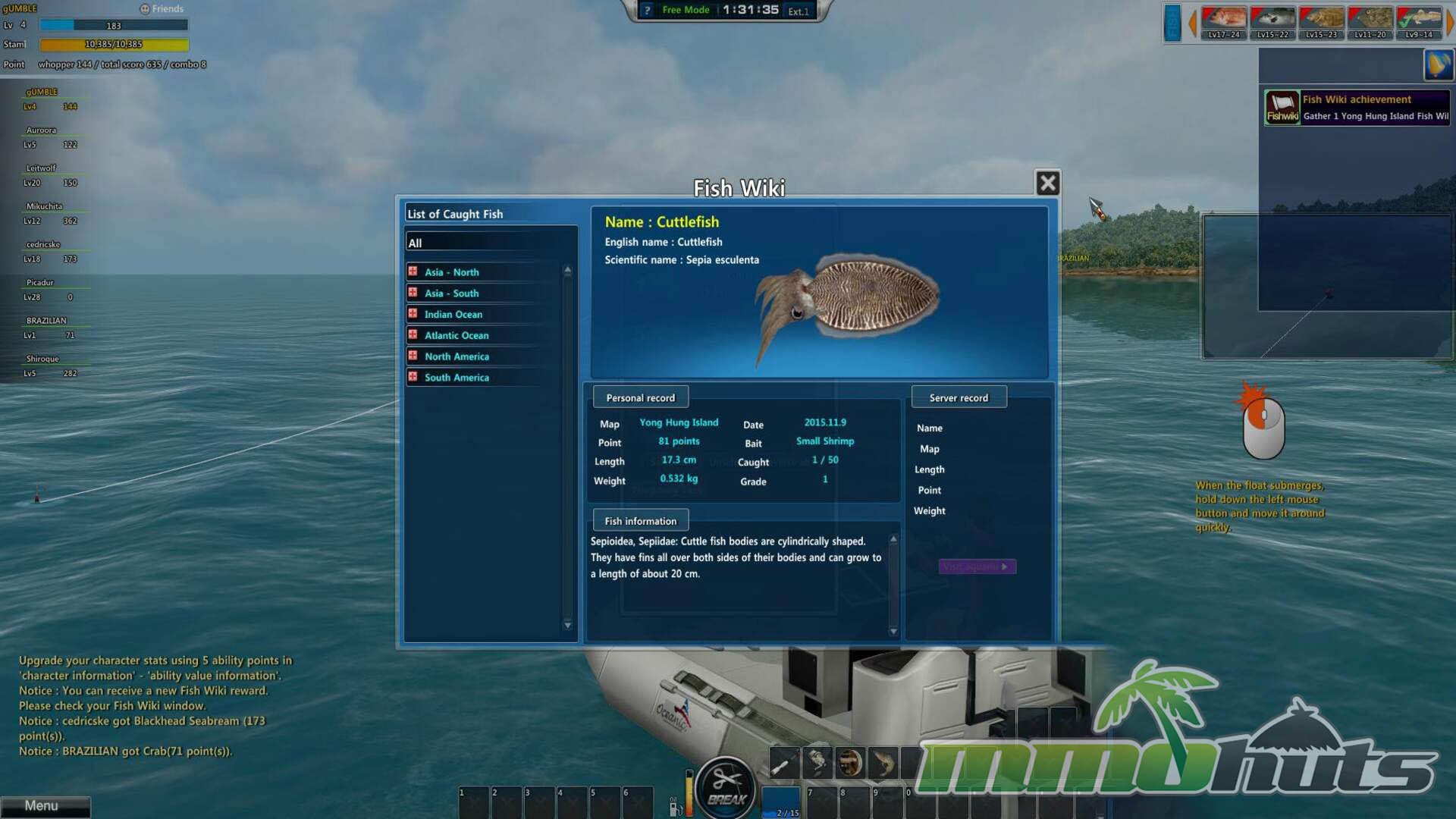Show next fish with right orange arrow
The width and height of the screenshot is (1456, 819).
[1449, 22]
